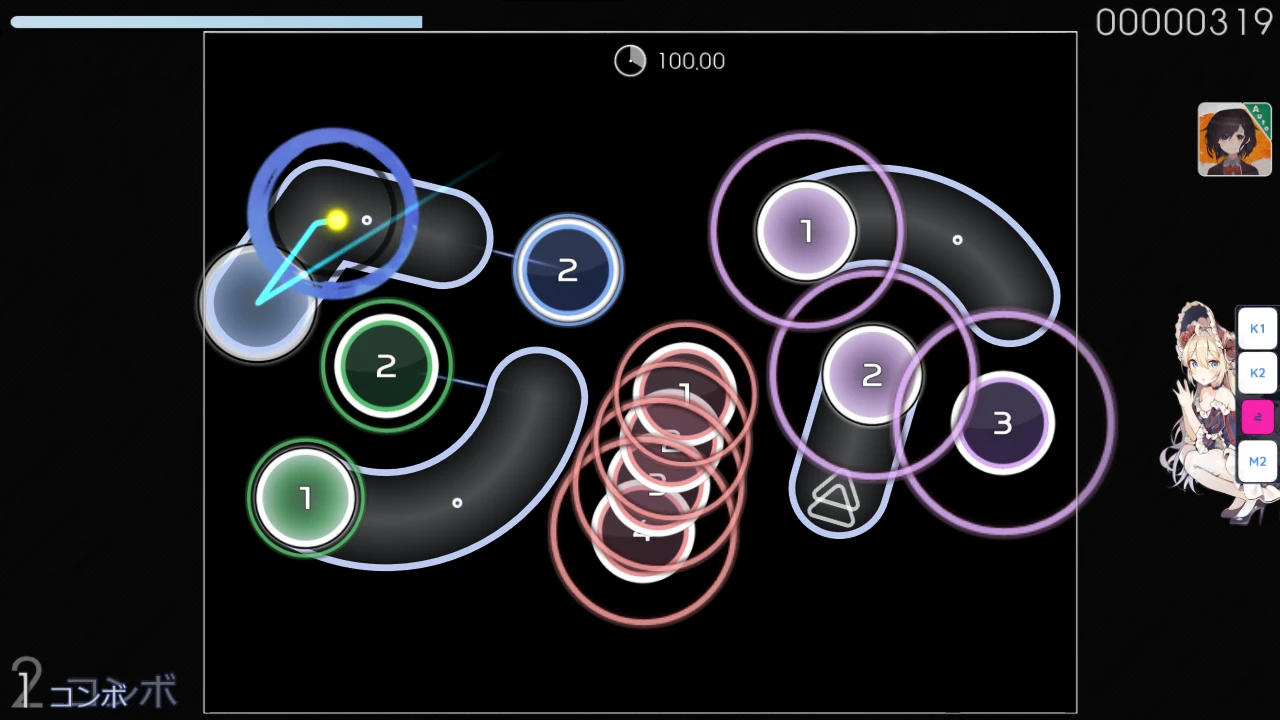Click the score counter showing 00000319
Image resolution: width=1280 pixels, height=720 pixels.
(1184, 22)
